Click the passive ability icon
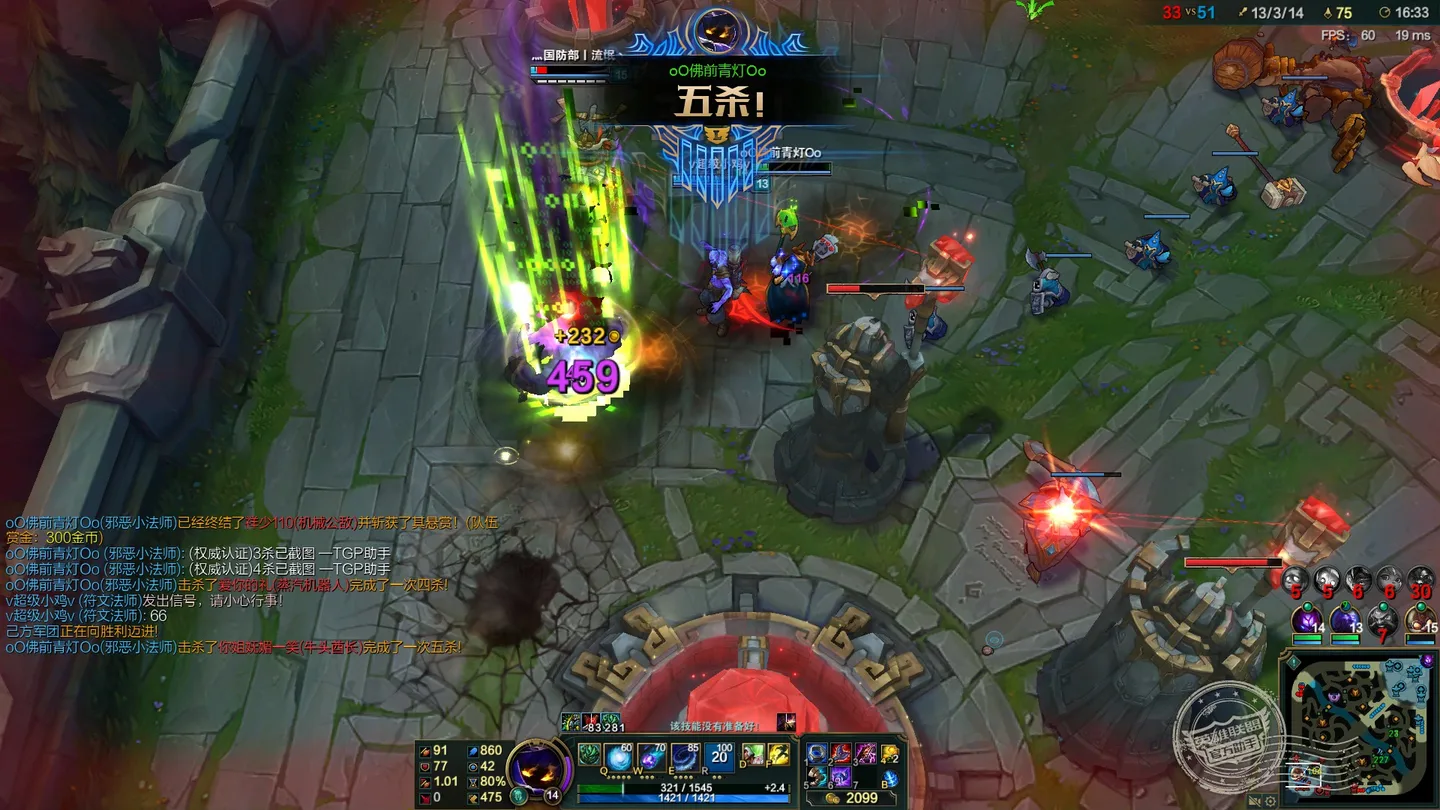 point(589,755)
